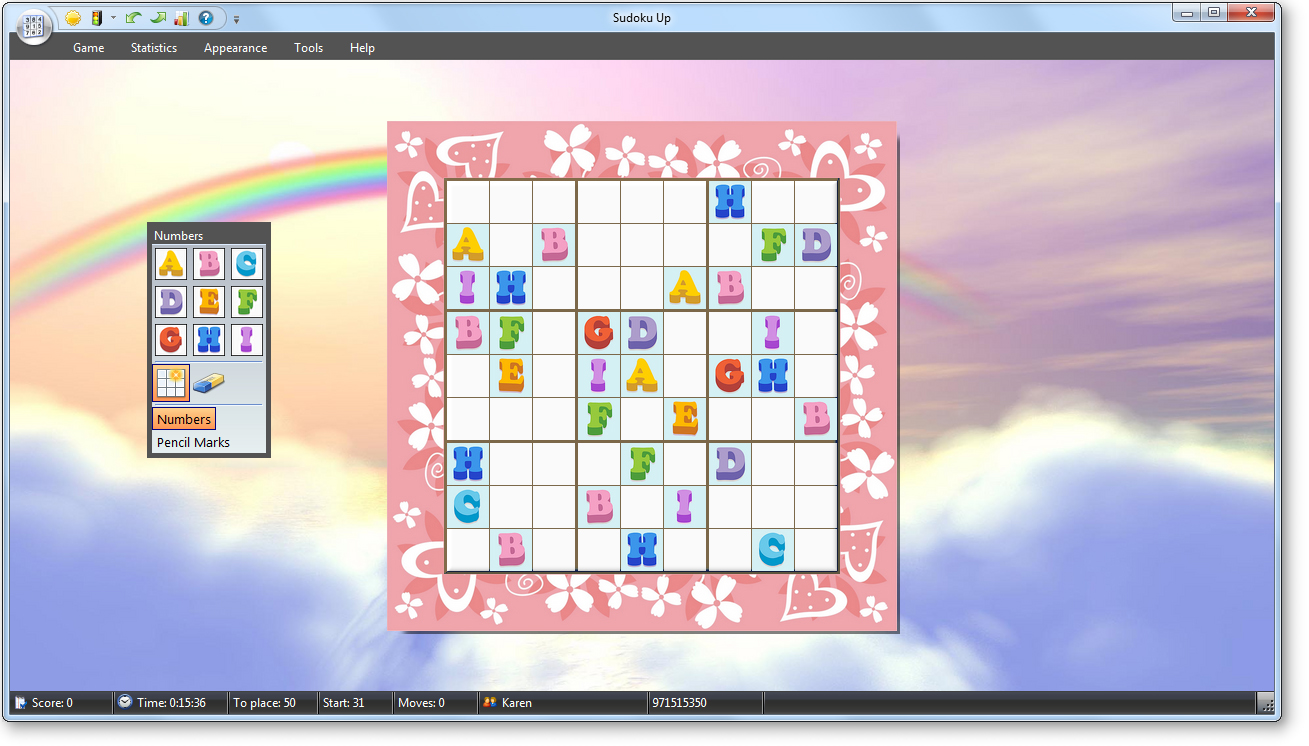
Task: Open Help via the blue question mark icon
Action: pyautogui.click(x=205, y=18)
